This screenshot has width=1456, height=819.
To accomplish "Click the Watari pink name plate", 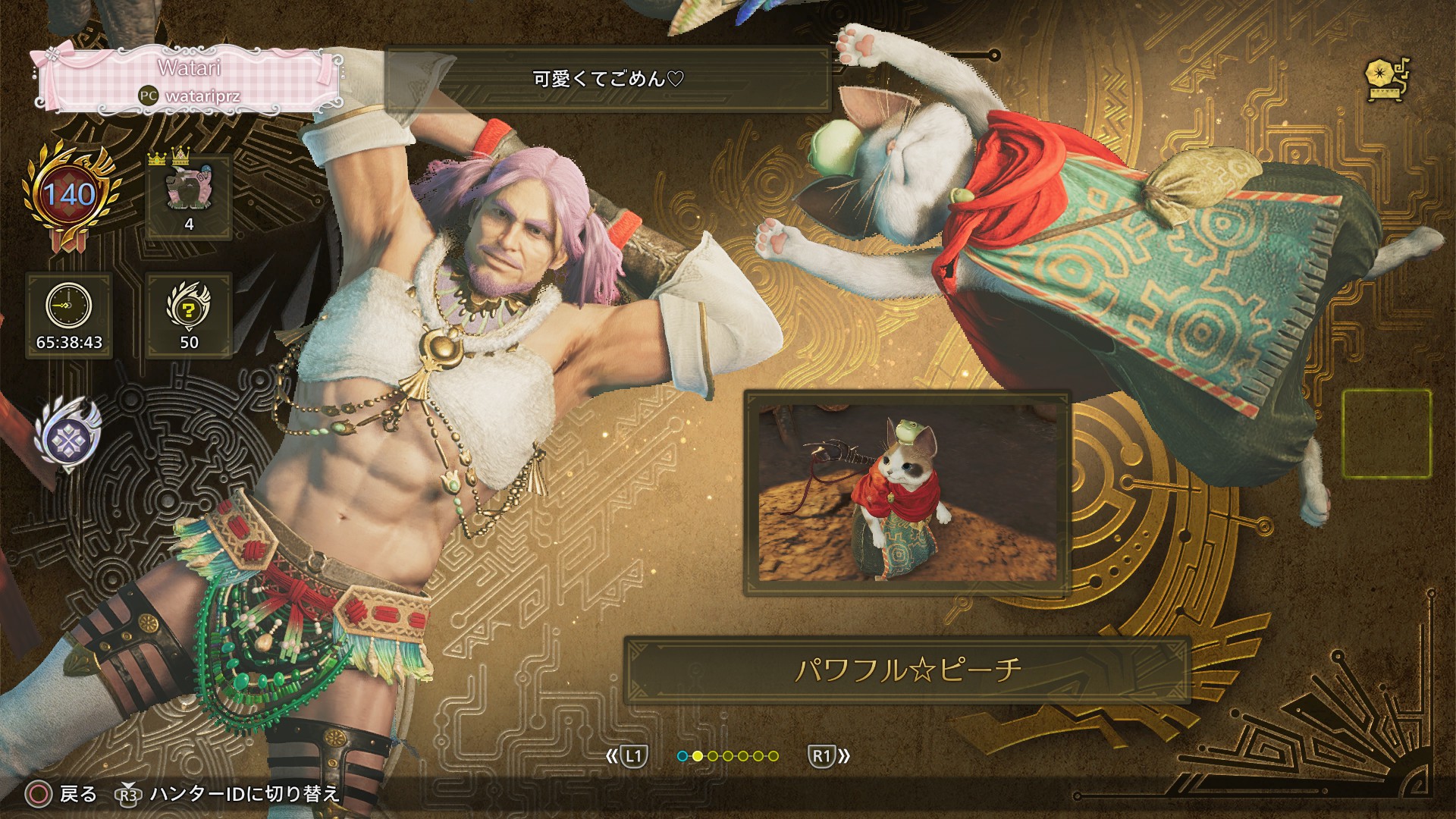I will click(x=188, y=80).
